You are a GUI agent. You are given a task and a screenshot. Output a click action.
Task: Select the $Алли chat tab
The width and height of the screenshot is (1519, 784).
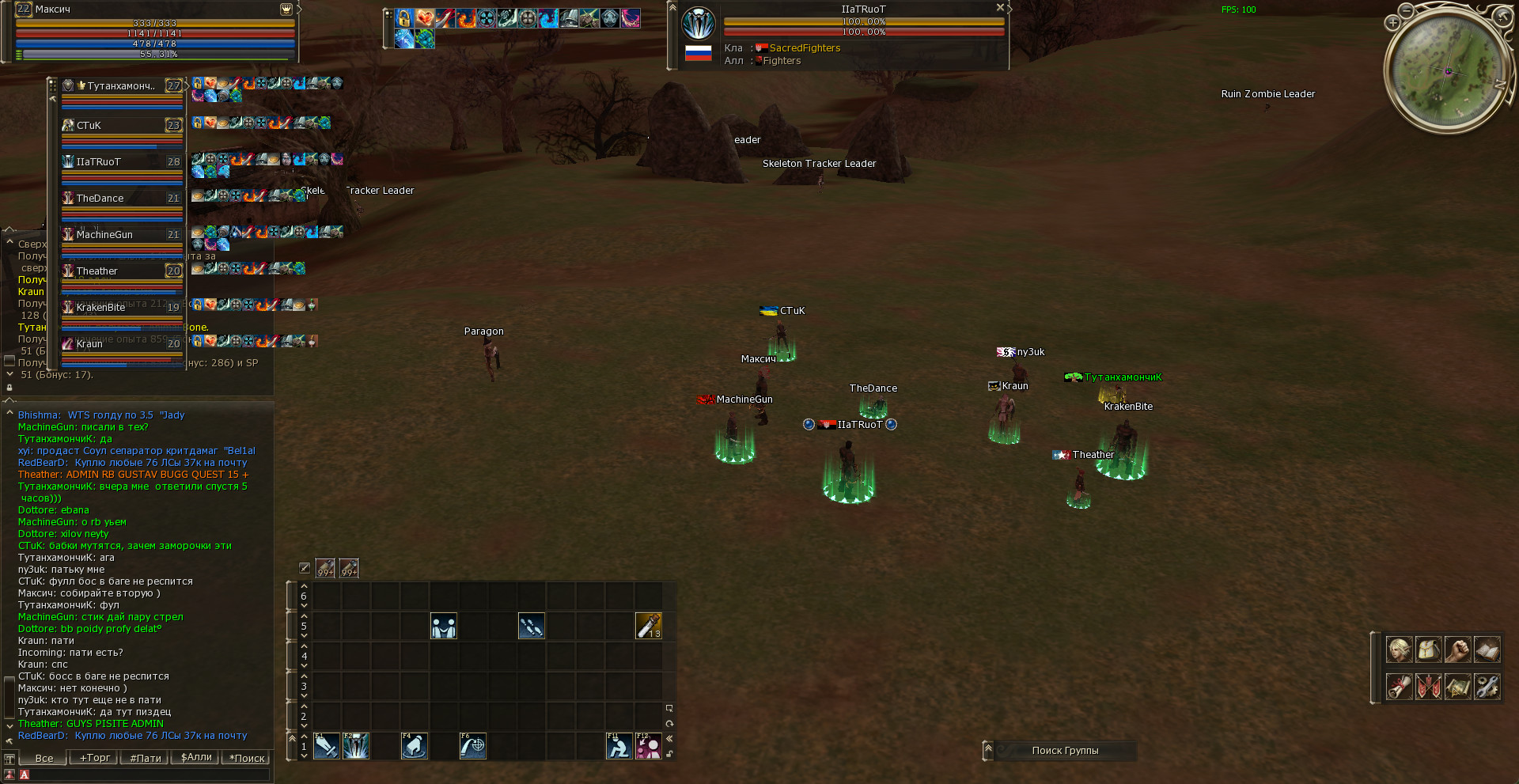(196, 758)
